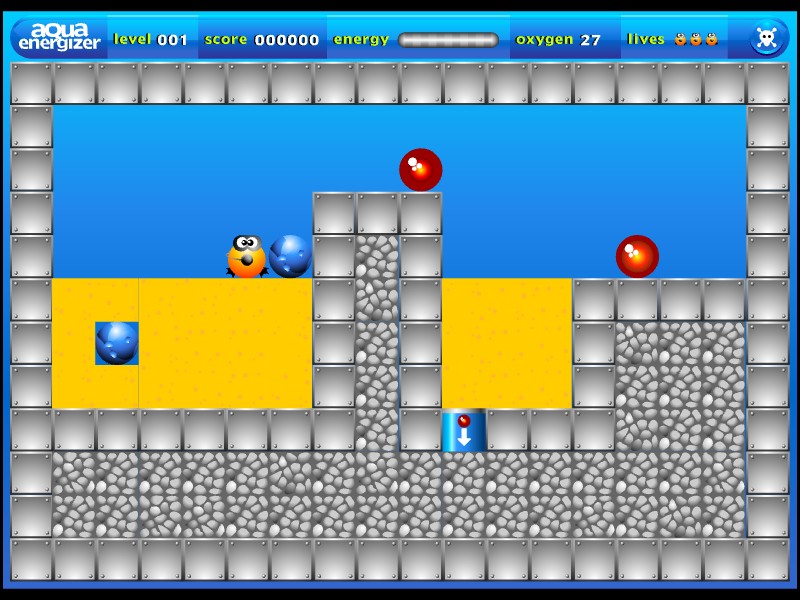Click the skull and crossbones button
Viewport: 800px width, 600px height.
[x=767, y=38]
